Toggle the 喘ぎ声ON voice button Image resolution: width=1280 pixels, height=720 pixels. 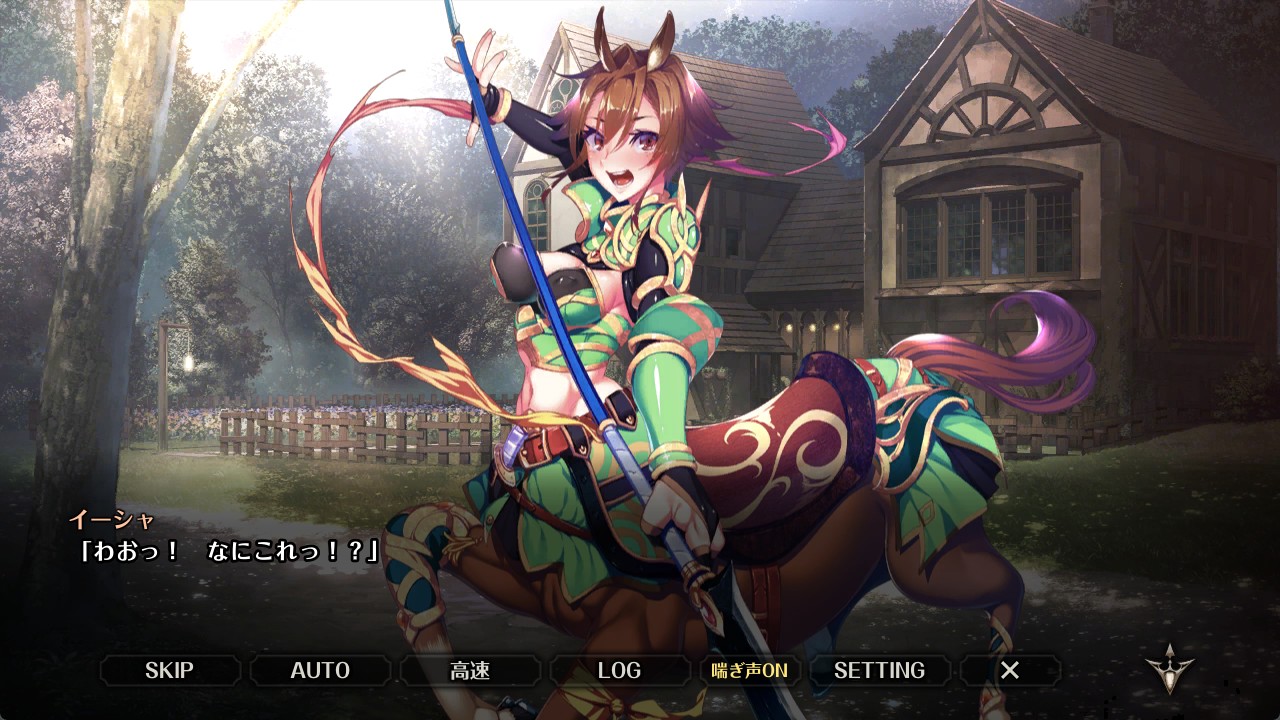point(749,670)
